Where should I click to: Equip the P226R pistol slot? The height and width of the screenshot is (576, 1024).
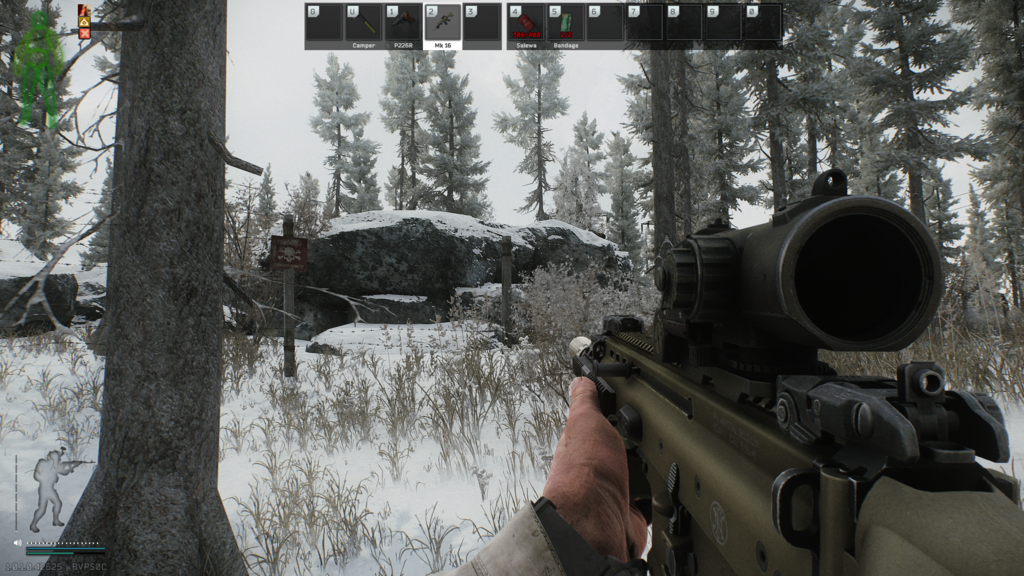(x=402, y=23)
